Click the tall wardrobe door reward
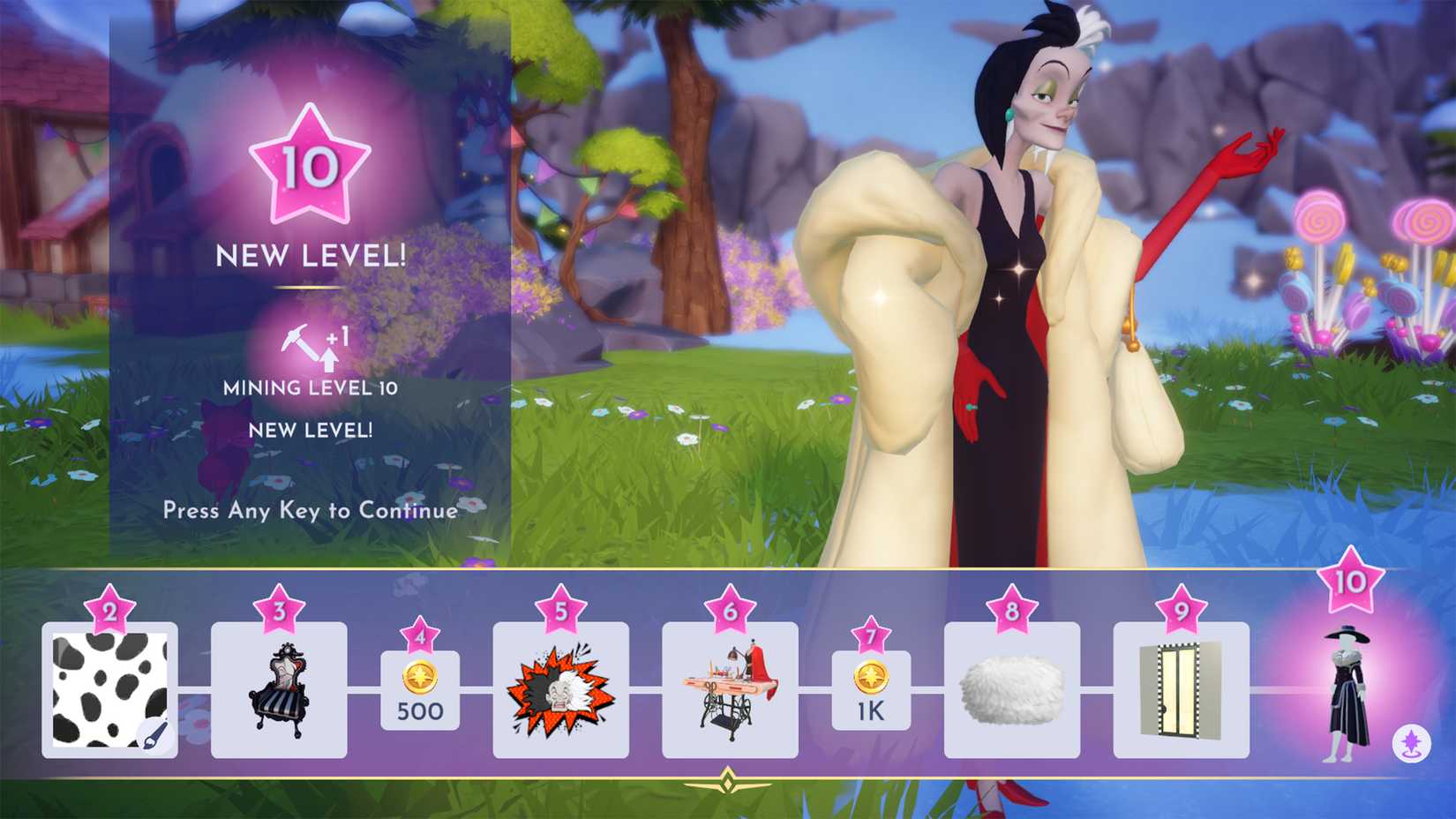 [1182, 688]
